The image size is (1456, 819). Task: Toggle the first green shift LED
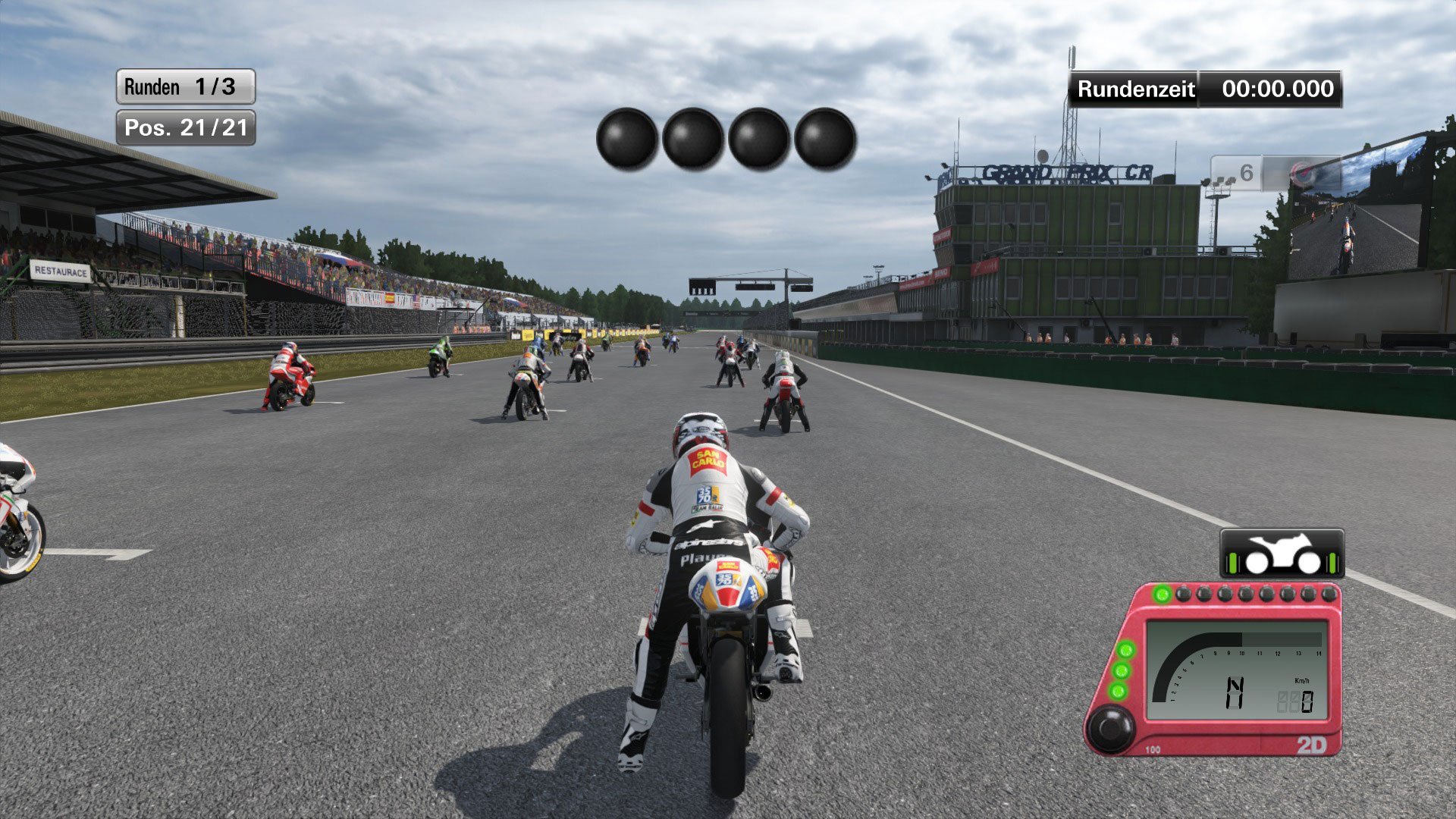(x=1161, y=595)
